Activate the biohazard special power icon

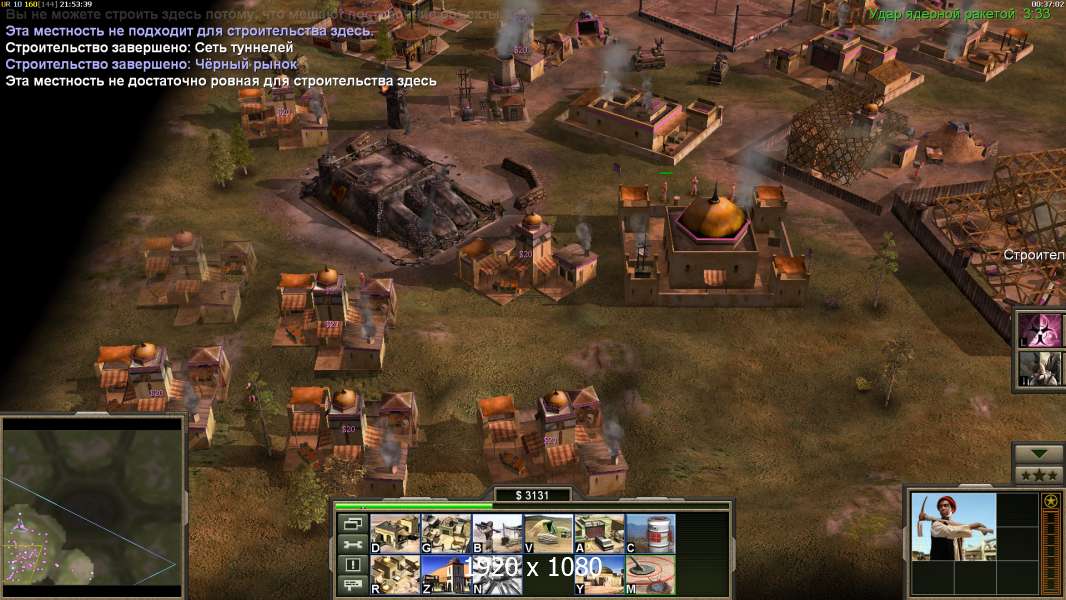pyautogui.click(x=1040, y=330)
